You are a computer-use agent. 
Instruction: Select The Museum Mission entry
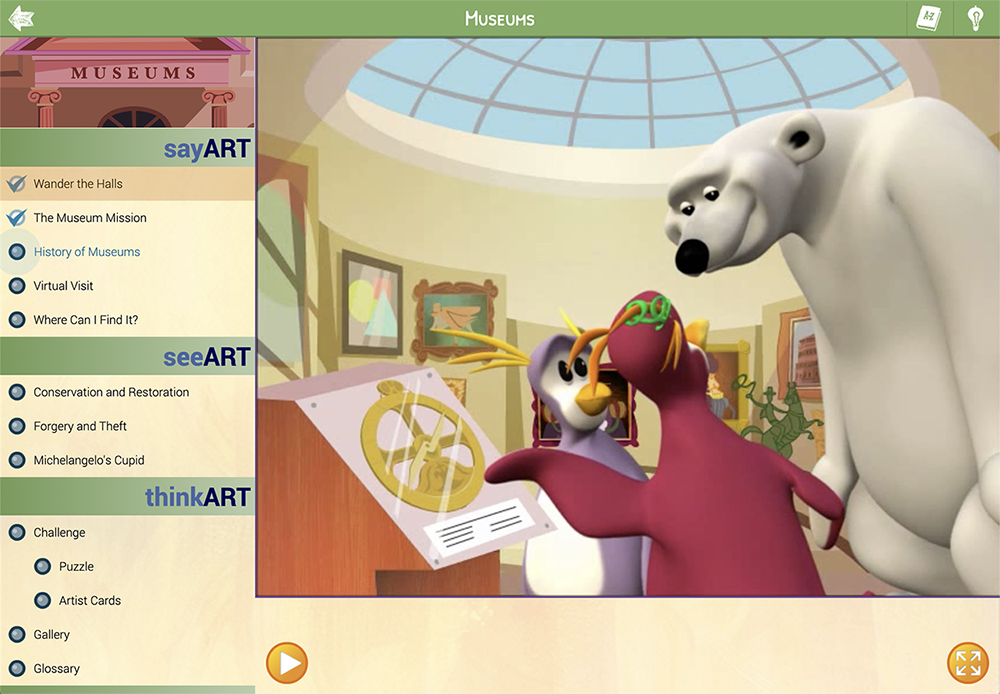point(90,218)
